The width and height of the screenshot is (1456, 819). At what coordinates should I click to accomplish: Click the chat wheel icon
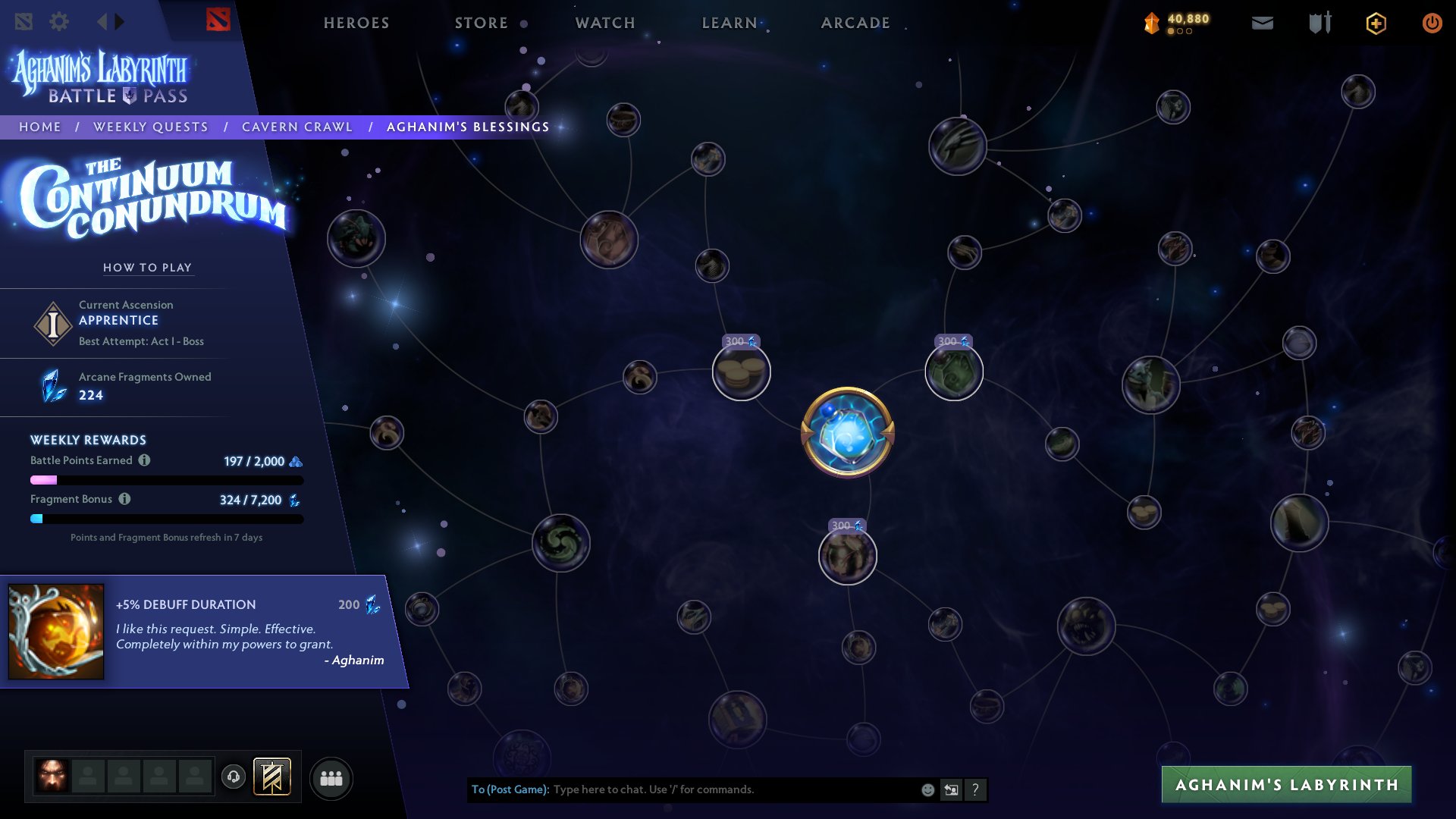pyautogui.click(x=952, y=790)
